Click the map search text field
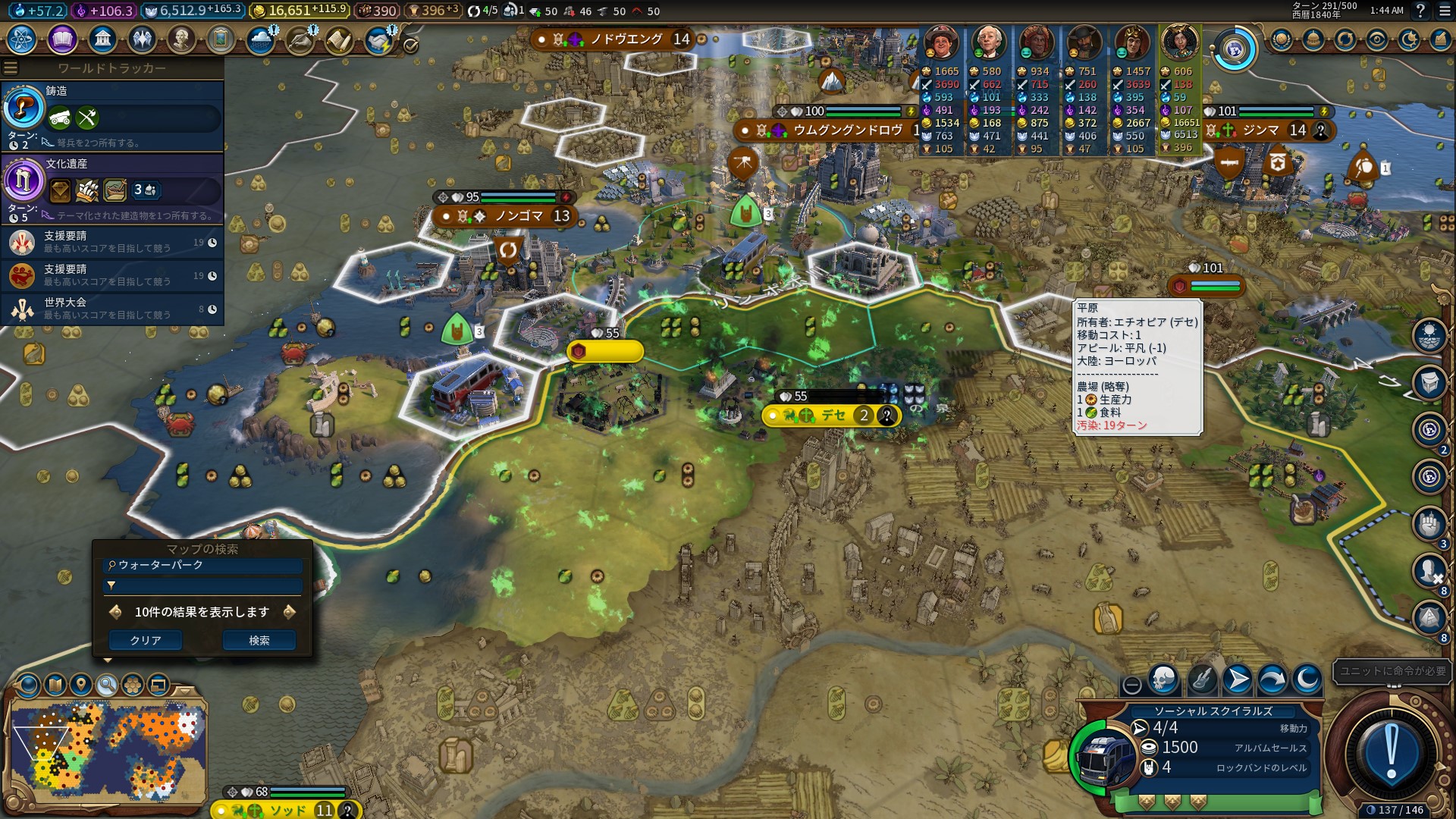The width and height of the screenshot is (1456, 819). 203,566
